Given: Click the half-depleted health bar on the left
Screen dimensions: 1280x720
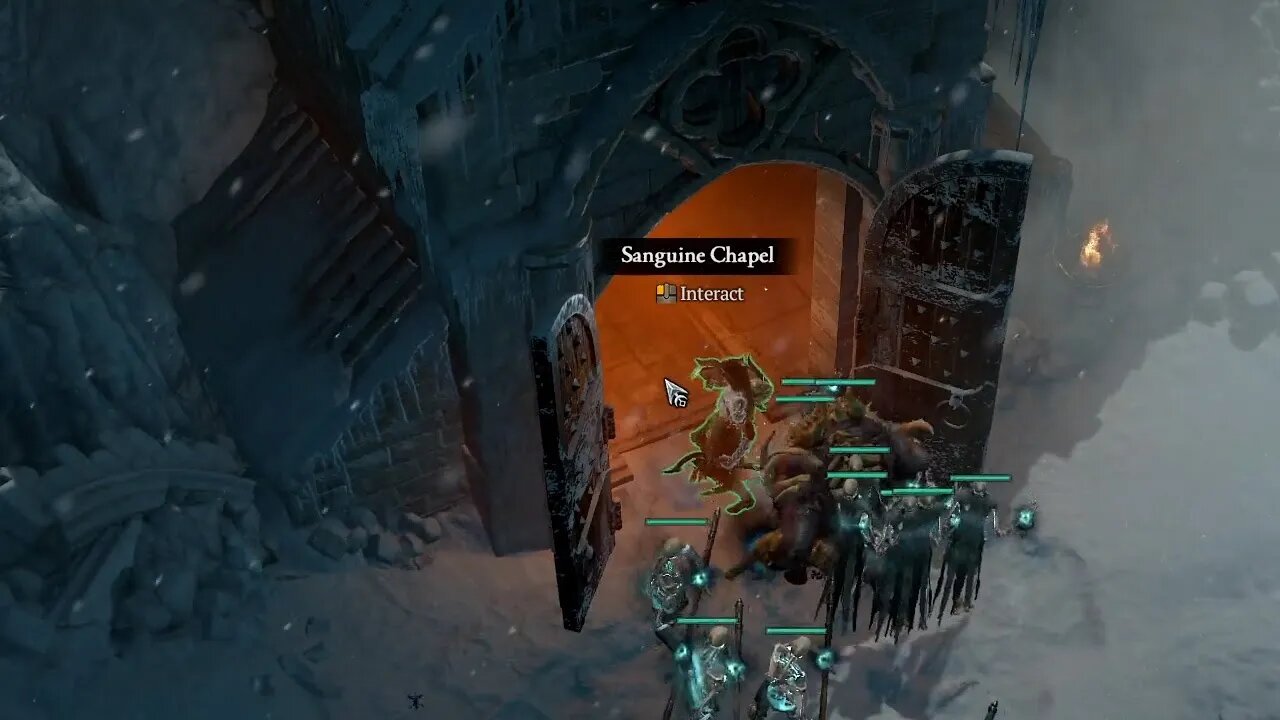Looking at the screenshot, I should [677, 521].
